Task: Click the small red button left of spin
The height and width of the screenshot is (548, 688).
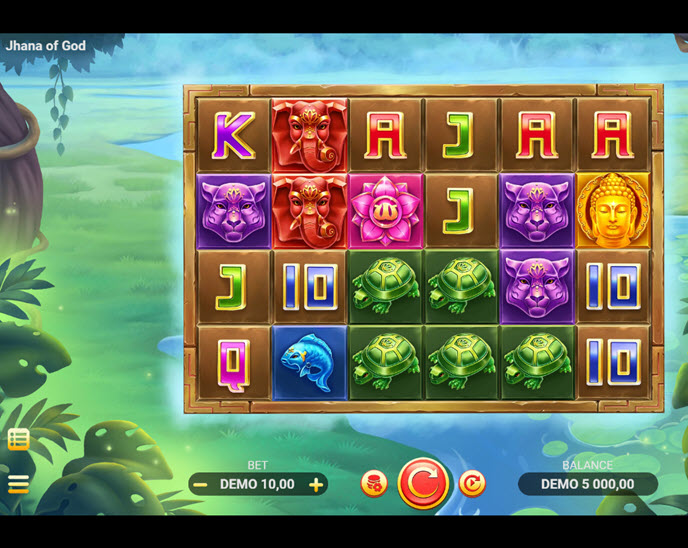Action: (x=374, y=484)
